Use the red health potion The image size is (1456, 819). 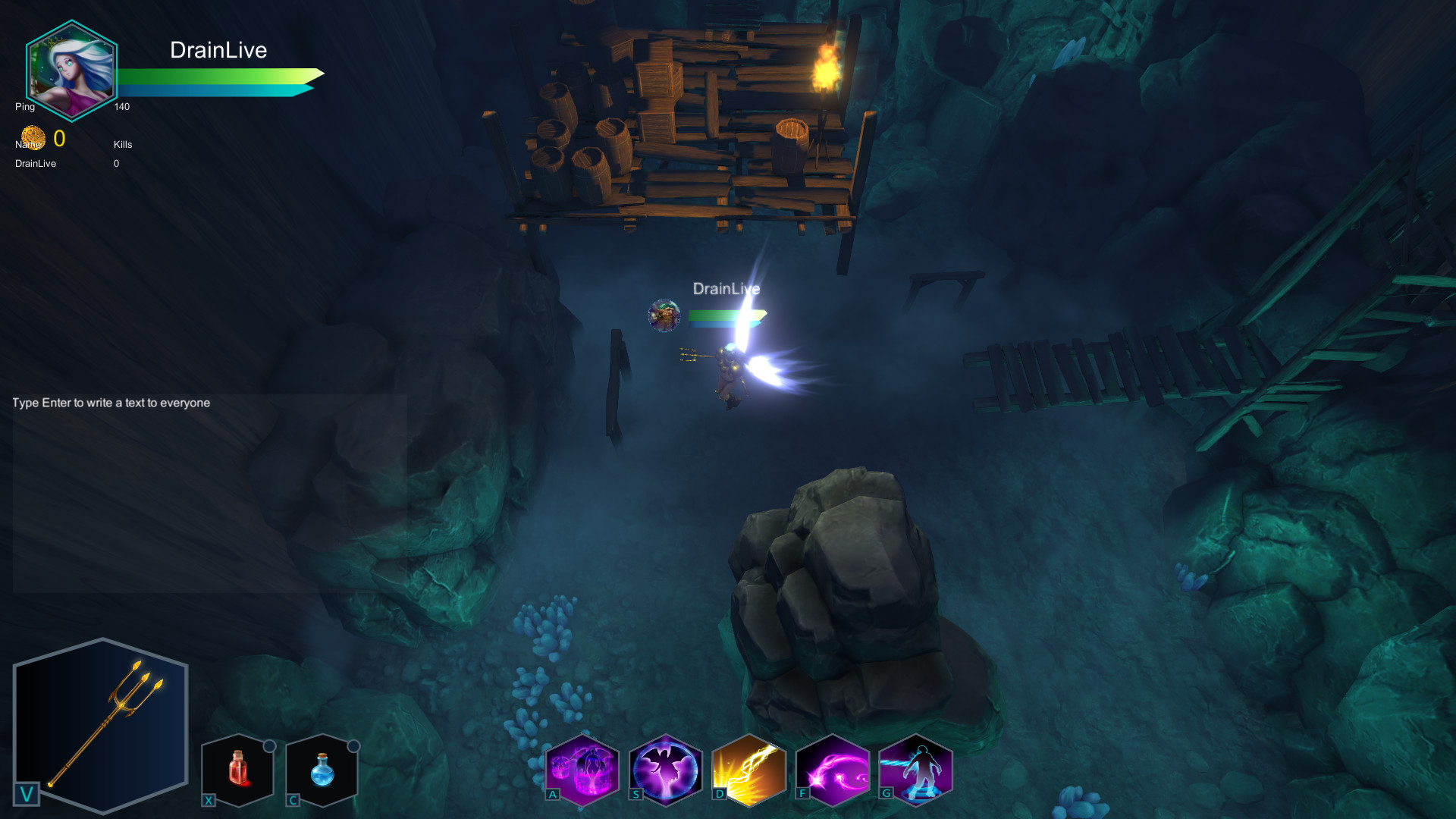coord(238,769)
